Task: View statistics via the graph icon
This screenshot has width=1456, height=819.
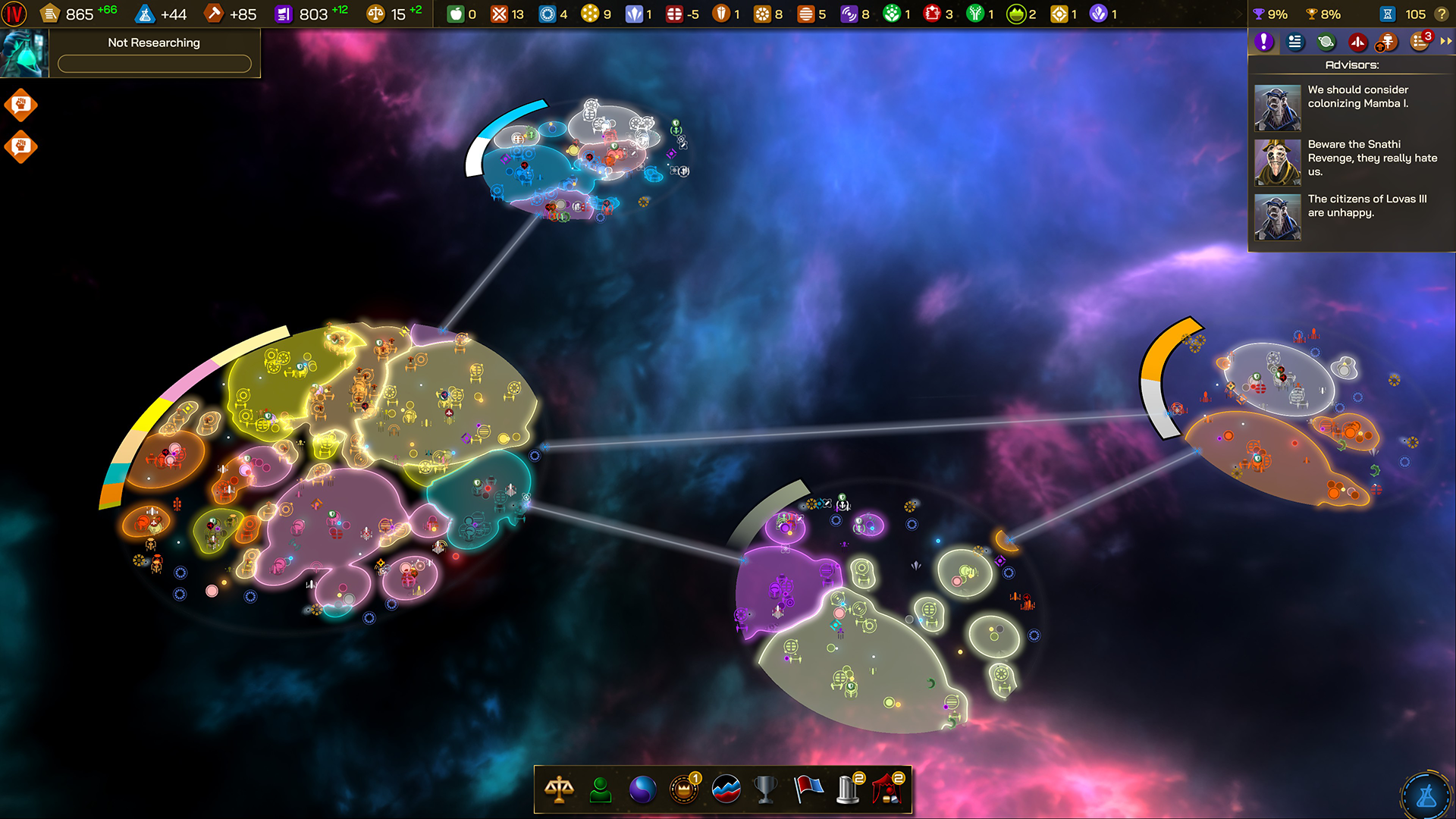Action: pos(724,789)
